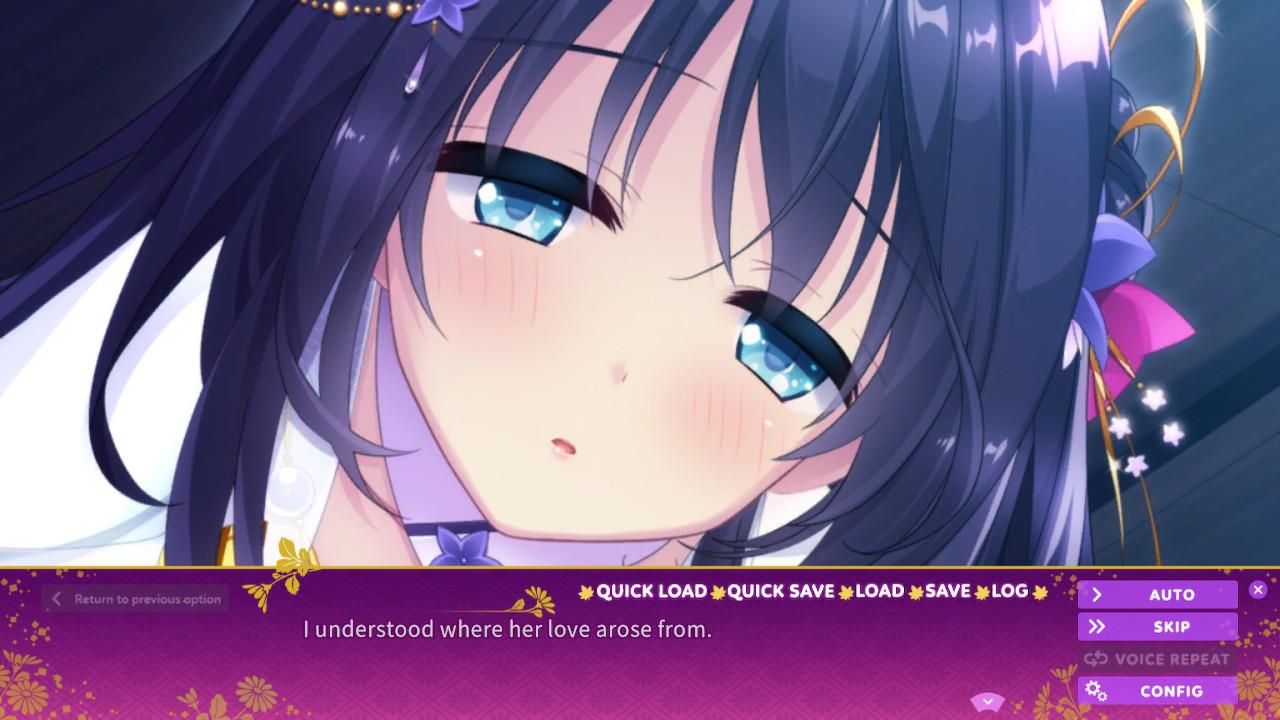Select Quick Save in the text box menu
Viewport: 1280px width, 720px height.
point(780,591)
